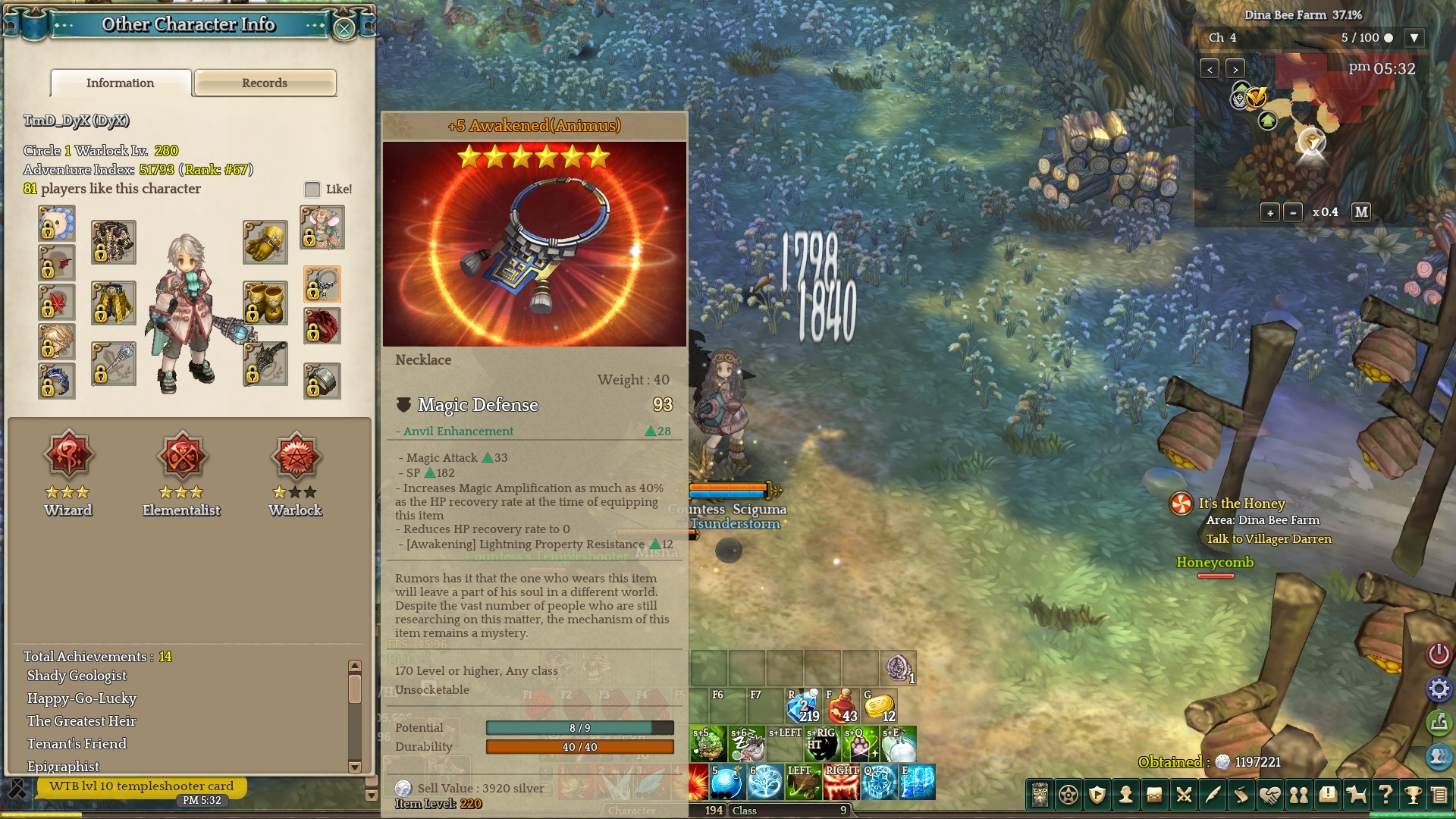The width and height of the screenshot is (1456, 819).
Task: Select the Information tab
Action: pos(121,83)
